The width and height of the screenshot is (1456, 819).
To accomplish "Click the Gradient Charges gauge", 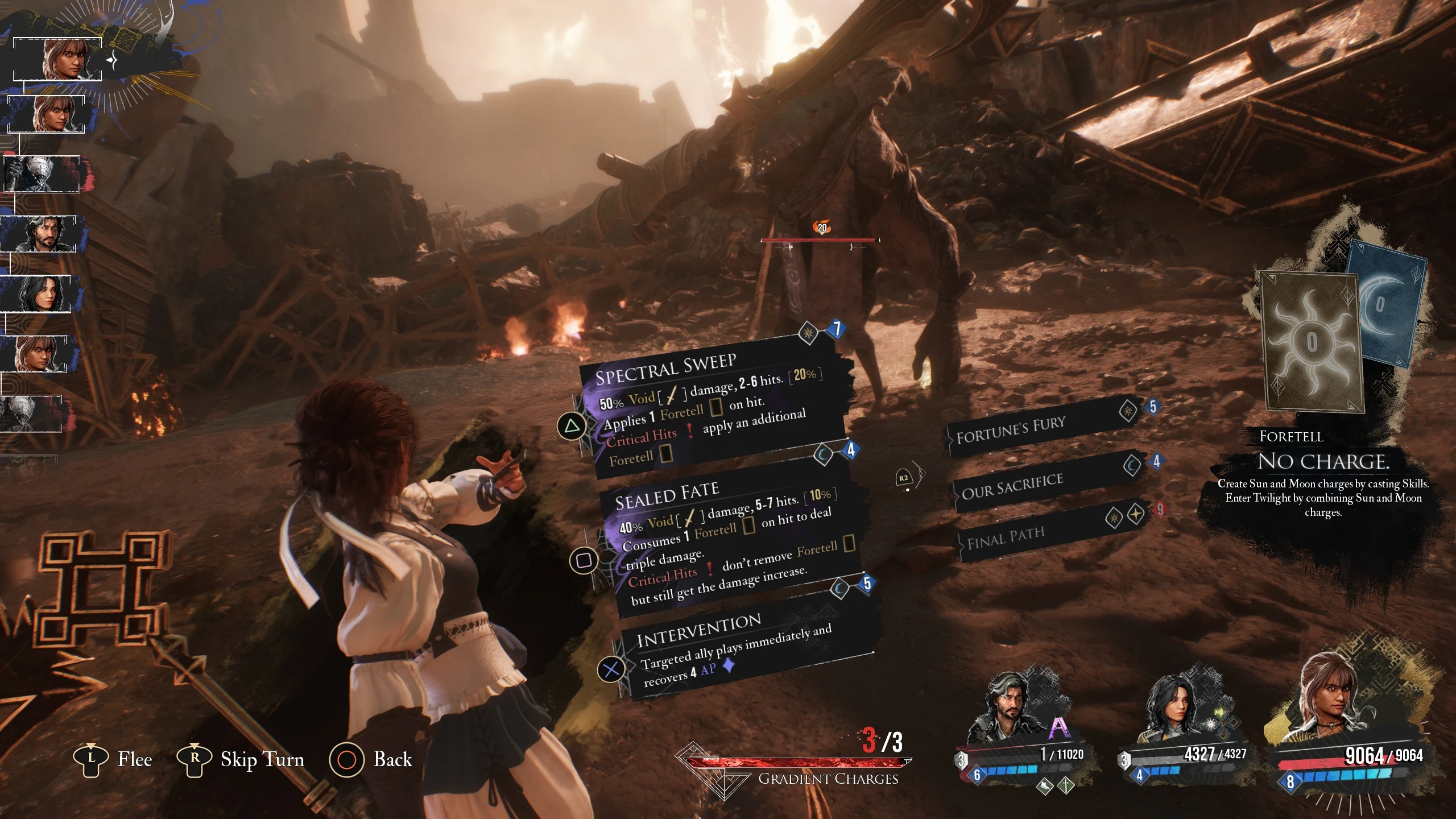I will [x=796, y=768].
